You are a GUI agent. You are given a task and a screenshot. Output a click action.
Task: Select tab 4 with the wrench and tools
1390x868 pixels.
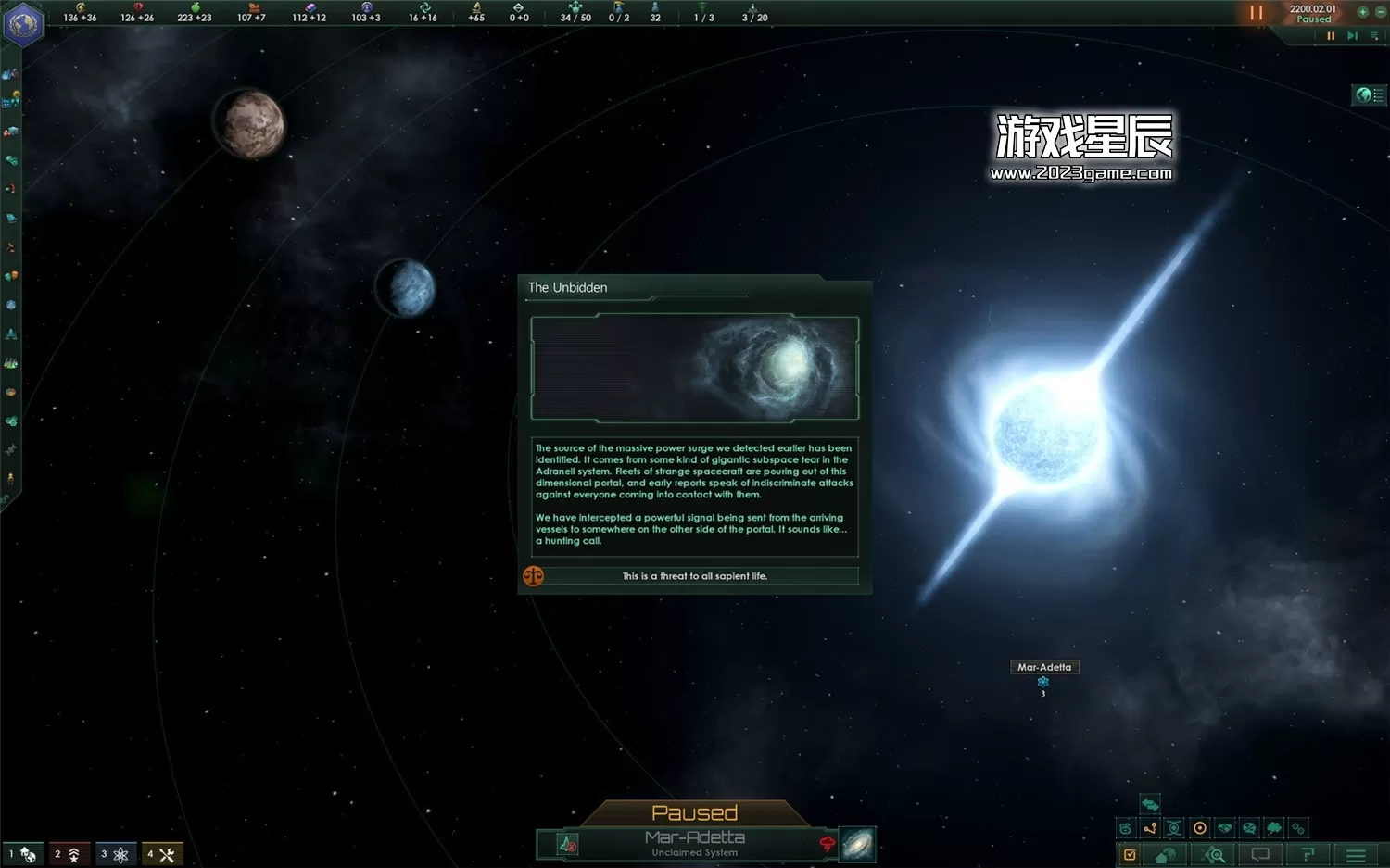coord(161,854)
